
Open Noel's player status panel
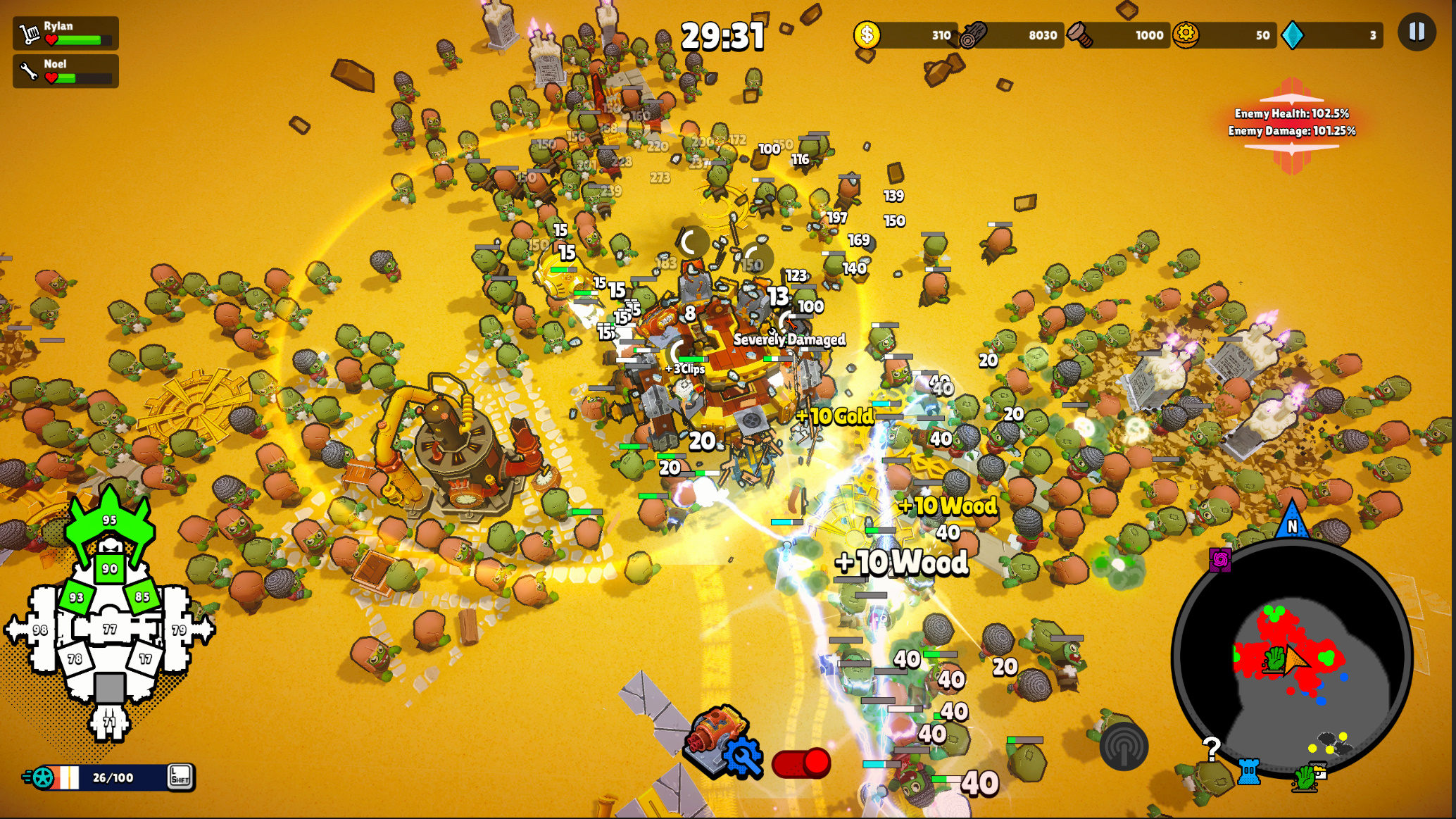[65, 70]
